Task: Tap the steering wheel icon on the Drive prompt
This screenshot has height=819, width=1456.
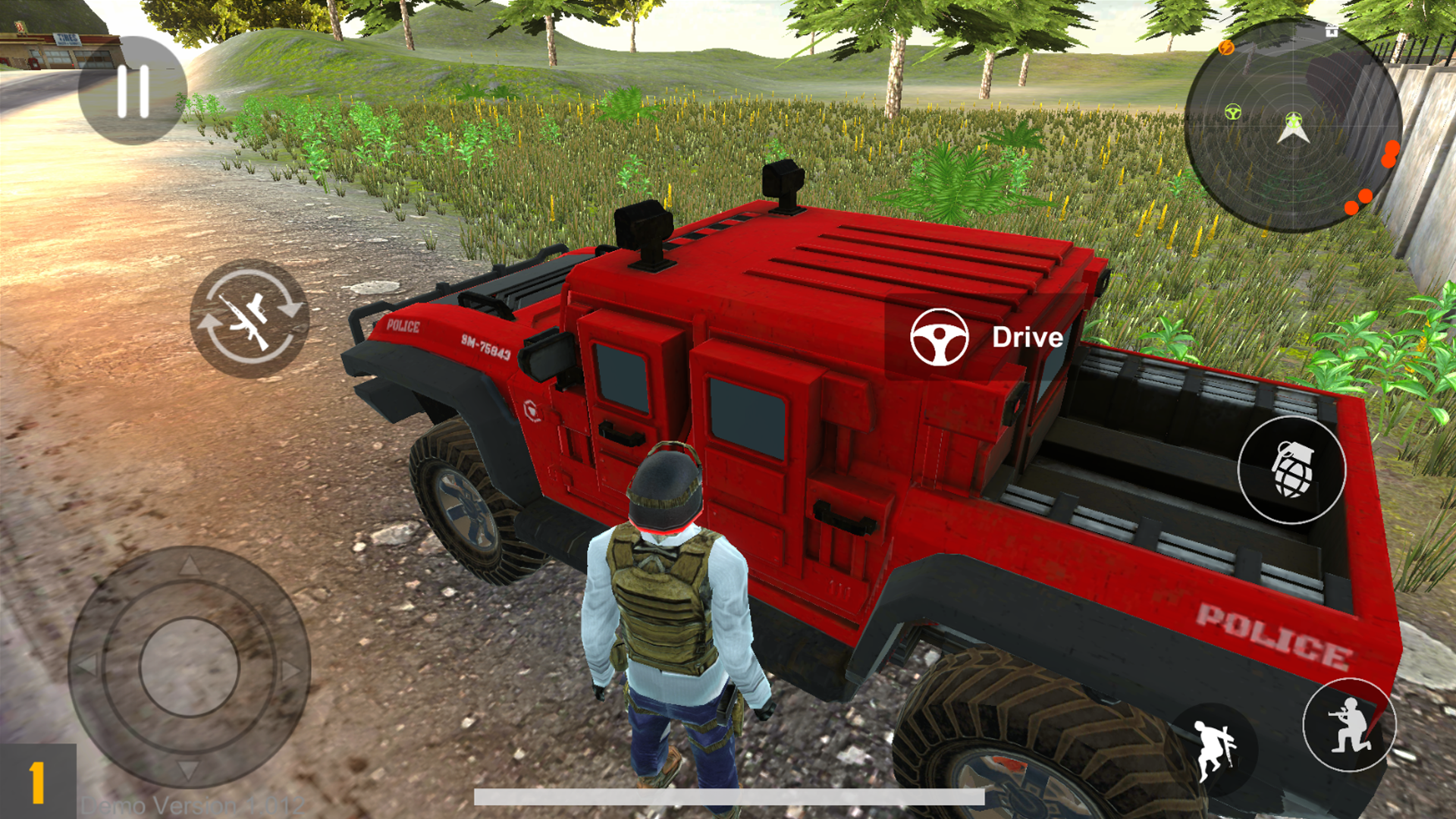Action: point(940,338)
